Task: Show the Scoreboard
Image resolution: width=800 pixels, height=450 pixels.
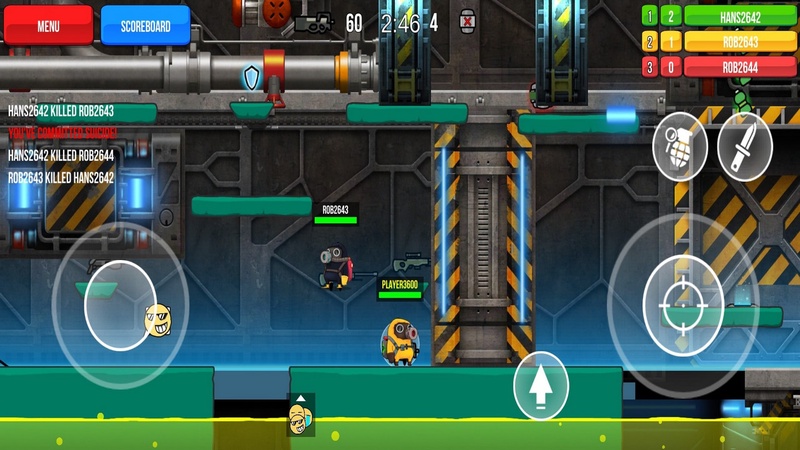Action: tap(145, 26)
